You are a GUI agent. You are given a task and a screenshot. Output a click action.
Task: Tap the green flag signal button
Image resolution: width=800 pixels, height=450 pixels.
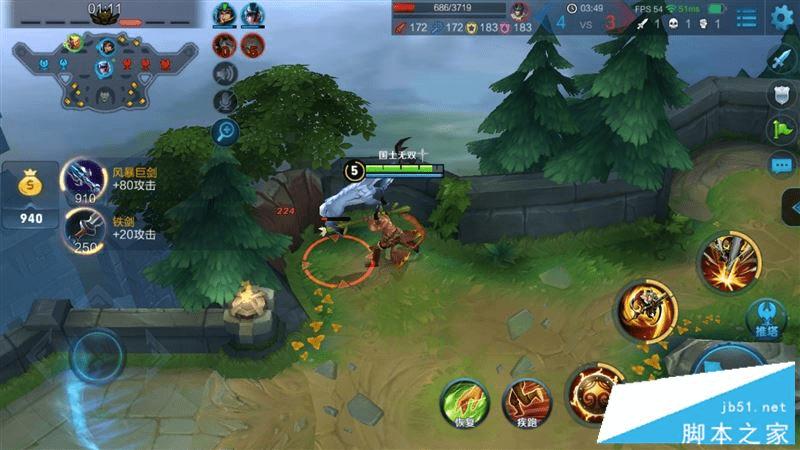click(x=781, y=129)
